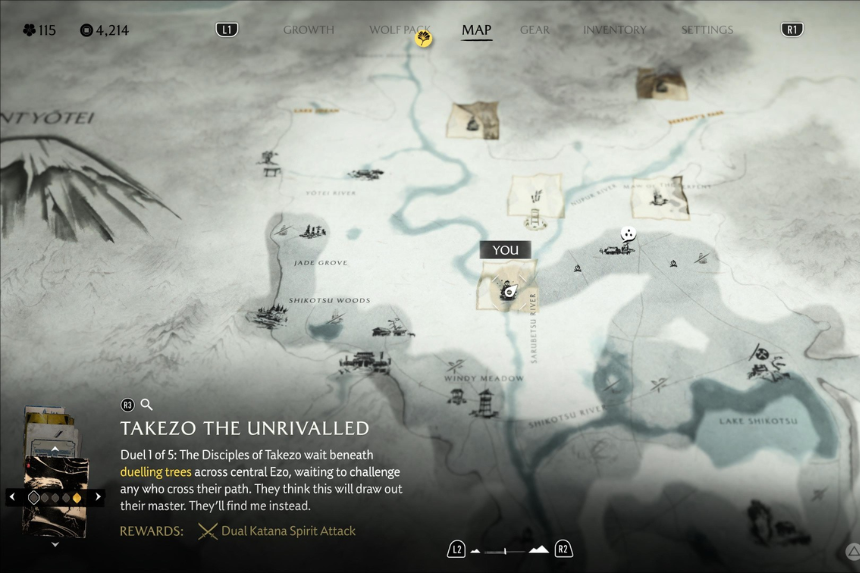Go to the Gear tab
860x573 pixels.
tap(535, 30)
